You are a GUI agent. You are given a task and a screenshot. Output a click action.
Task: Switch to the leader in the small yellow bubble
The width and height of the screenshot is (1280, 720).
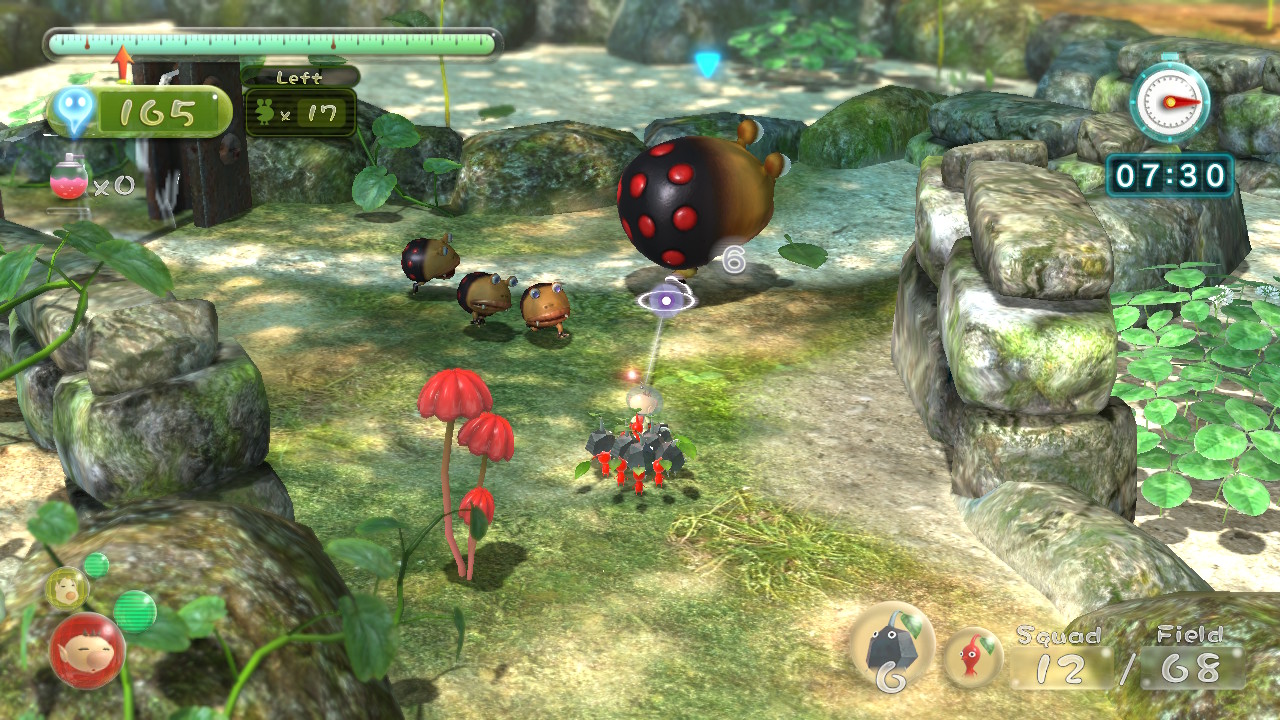point(67,586)
